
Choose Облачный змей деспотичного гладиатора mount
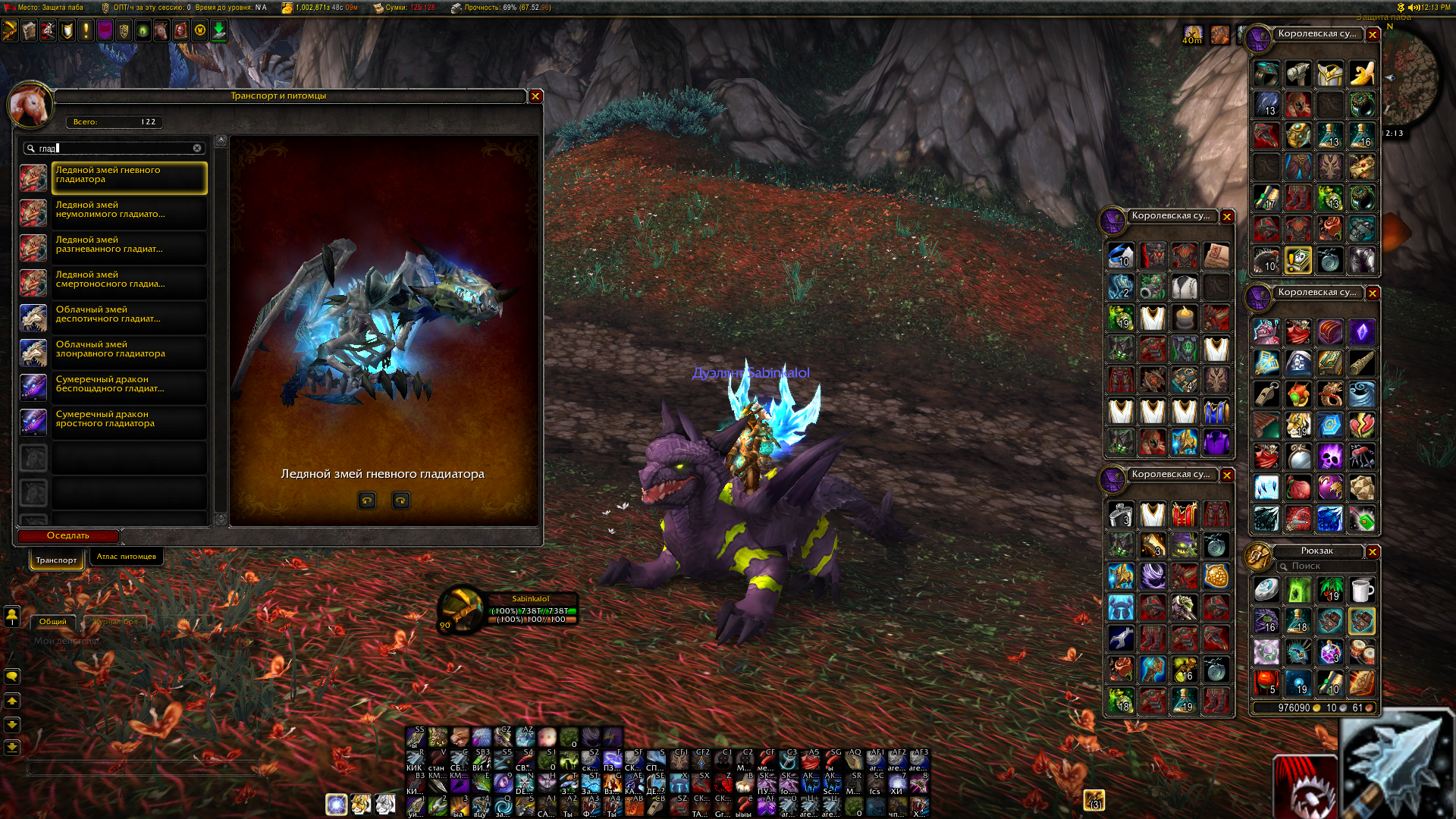(x=129, y=318)
